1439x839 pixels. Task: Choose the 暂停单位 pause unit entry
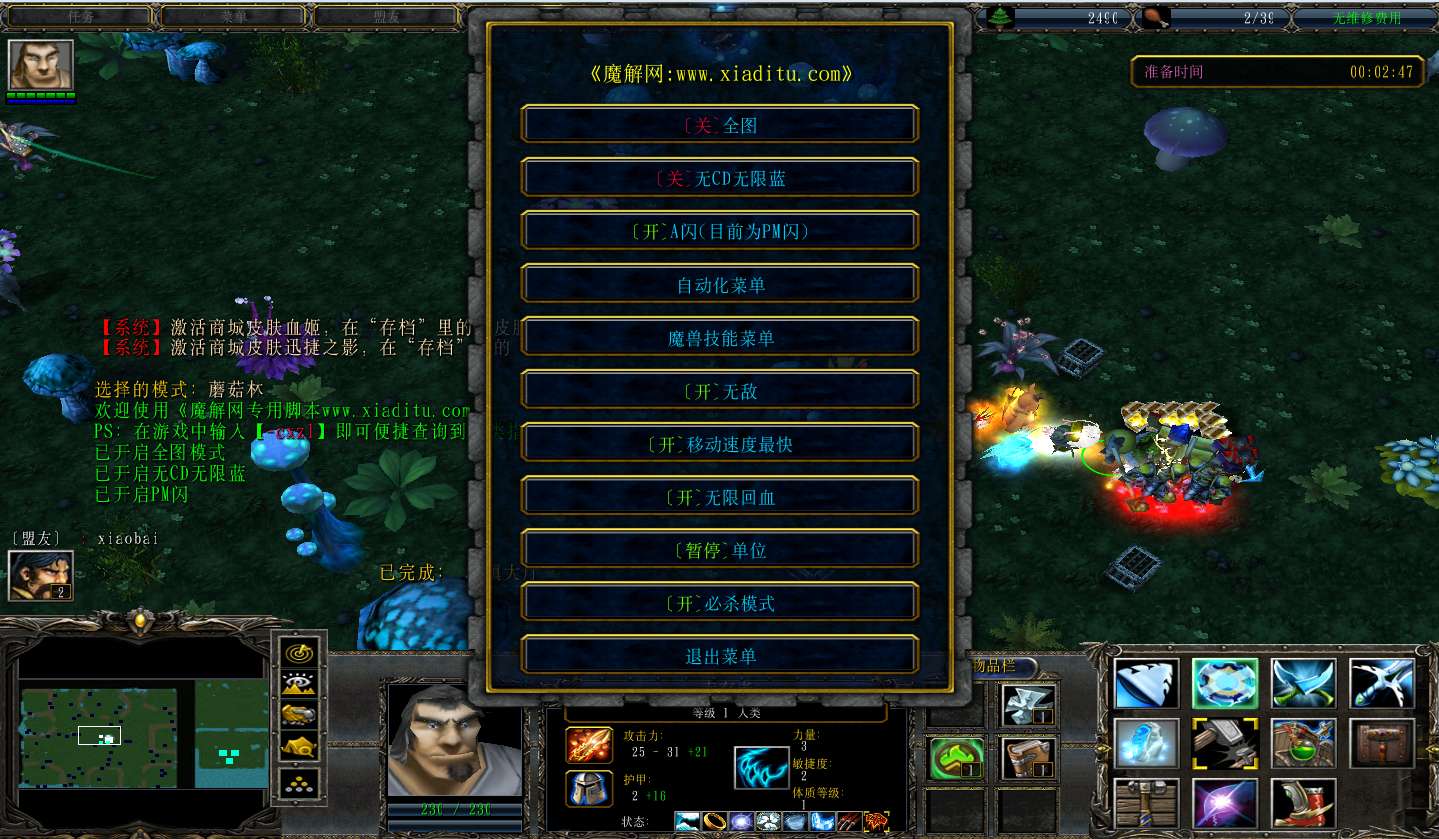pyautogui.click(x=719, y=550)
